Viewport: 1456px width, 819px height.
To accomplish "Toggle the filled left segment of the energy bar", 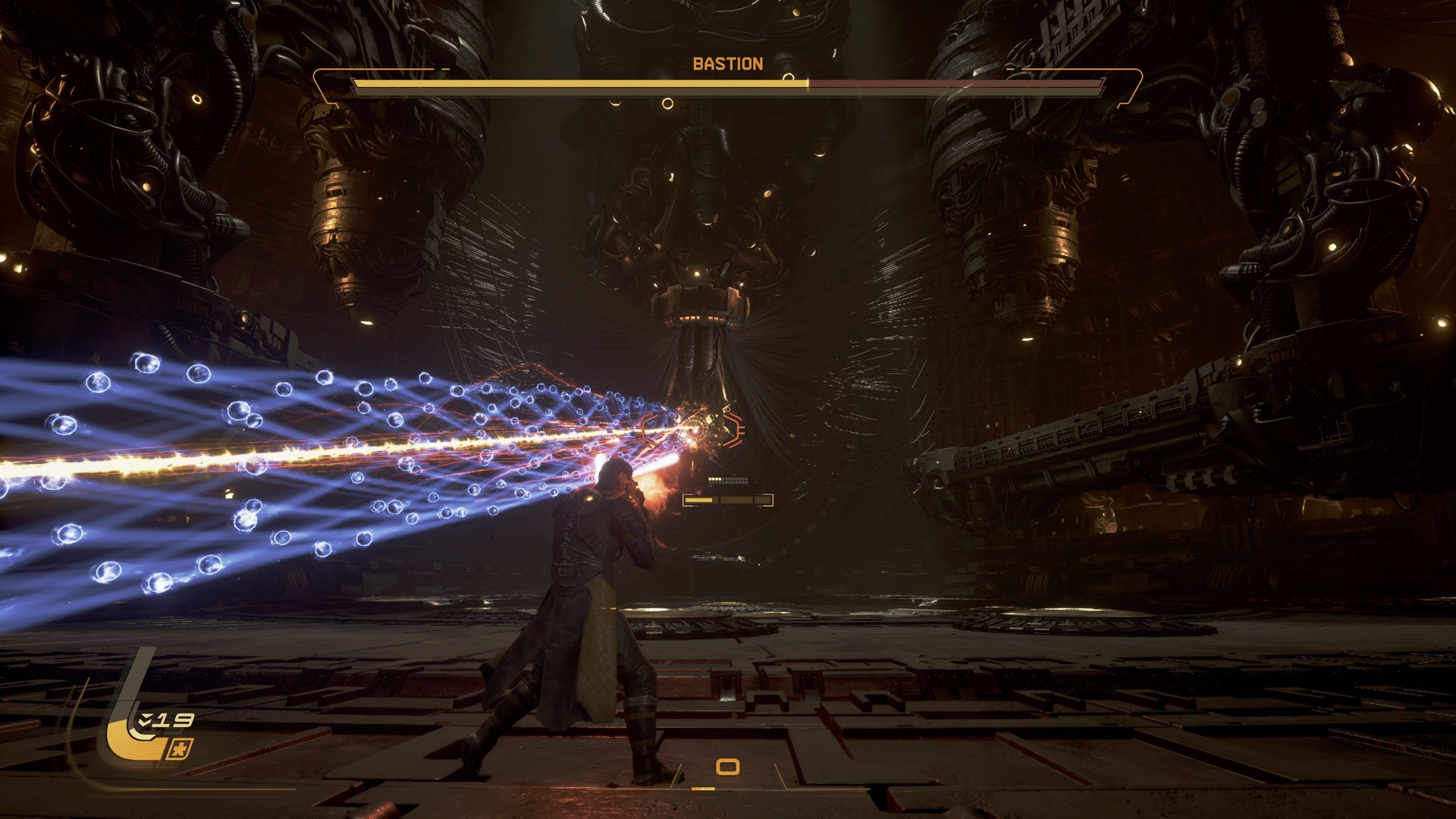I will (x=698, y=500).
